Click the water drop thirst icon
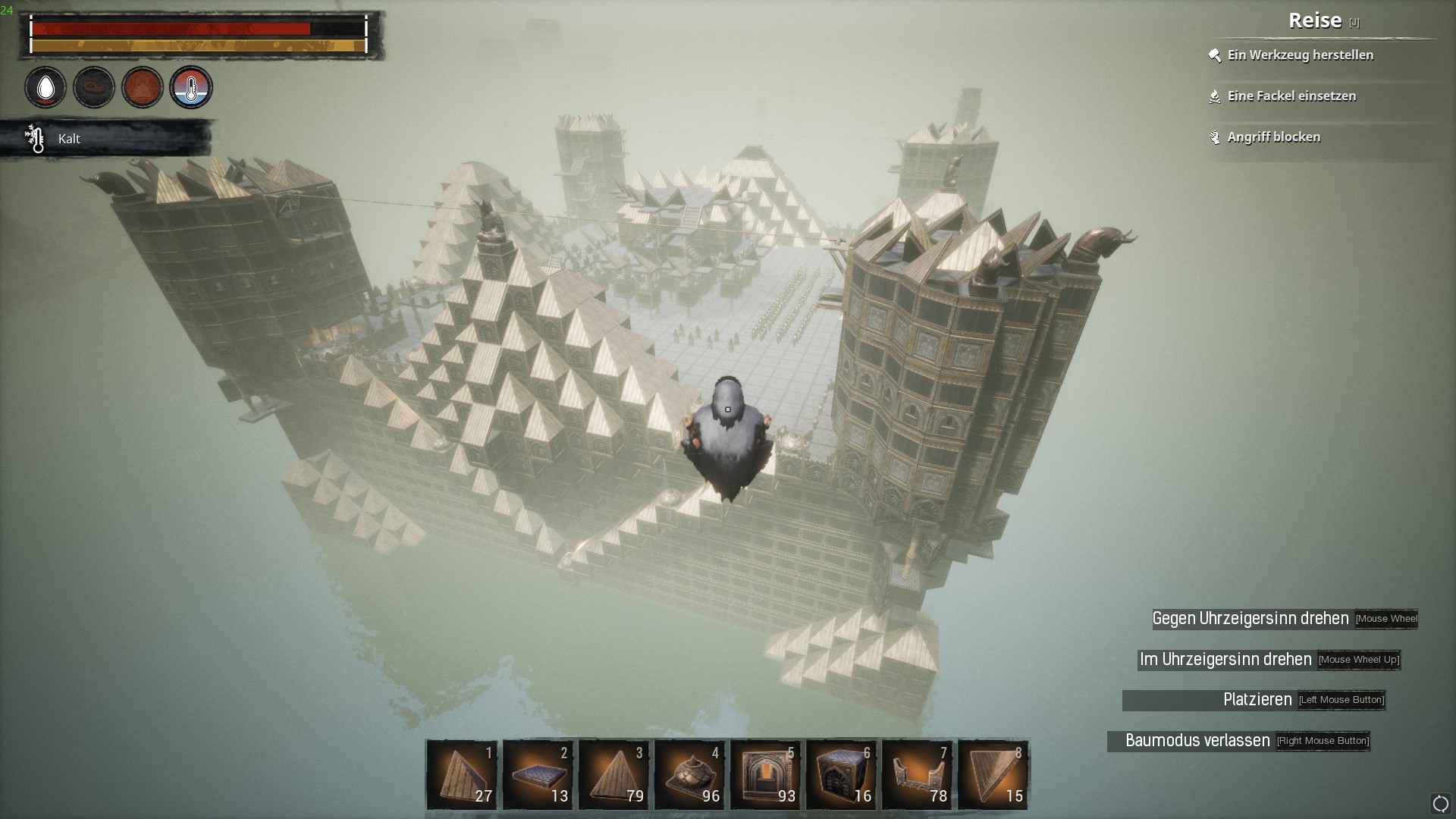Viewport: 1456px width, 819px height. tap(45, 88)
